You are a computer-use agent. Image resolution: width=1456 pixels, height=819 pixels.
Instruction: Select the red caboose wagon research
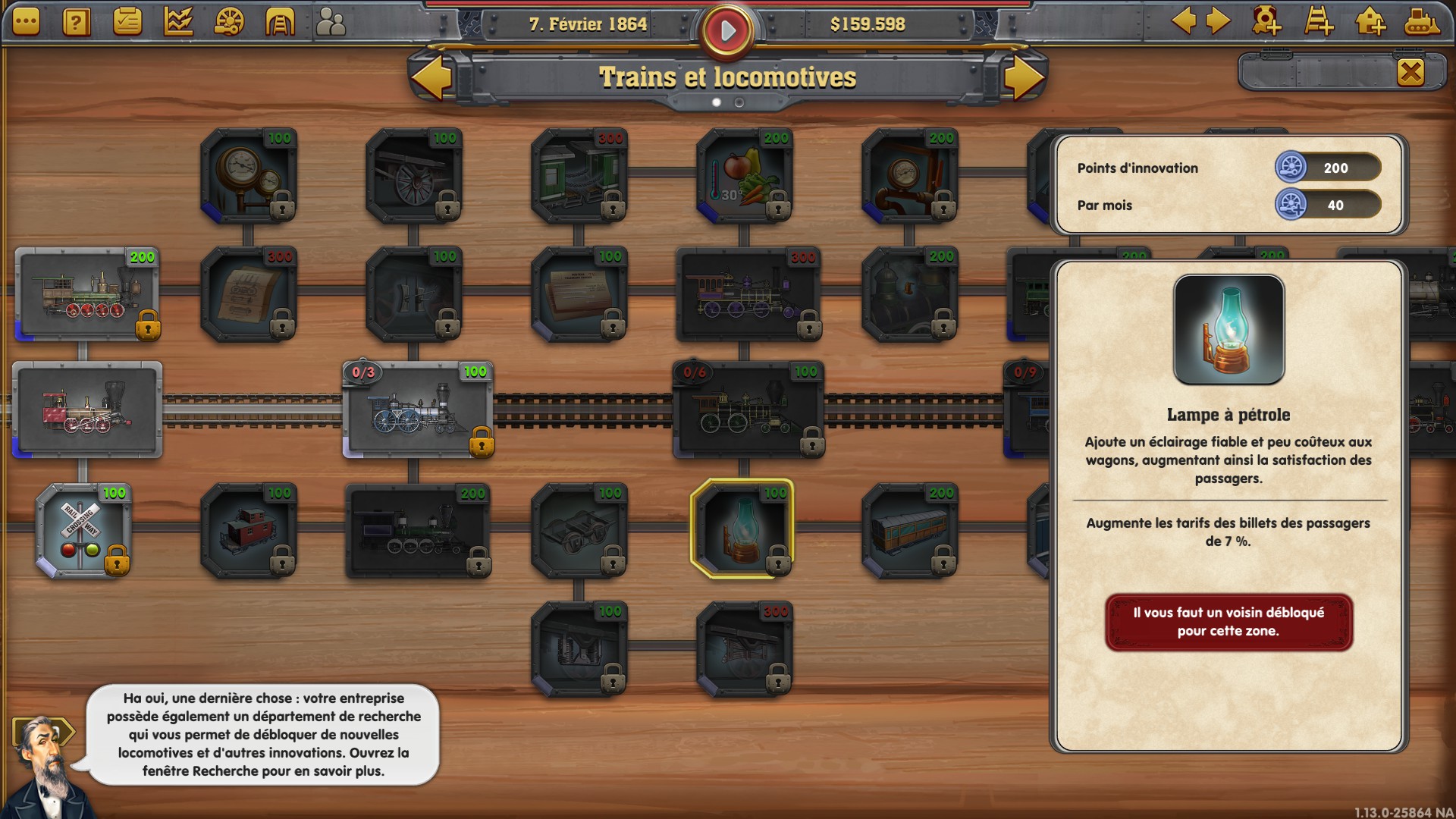[249, 531]
